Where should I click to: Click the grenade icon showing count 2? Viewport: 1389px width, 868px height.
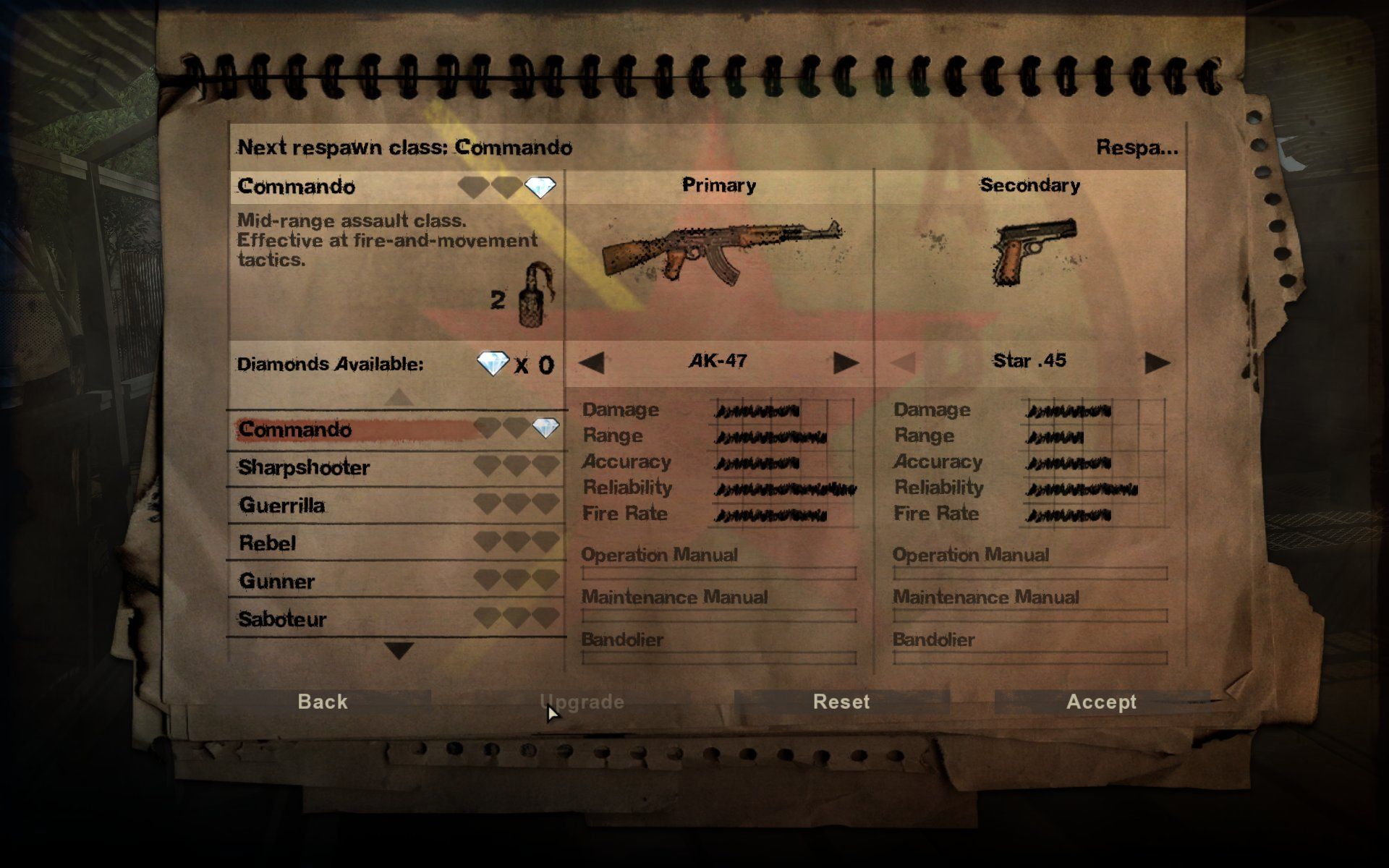(532, 304)
